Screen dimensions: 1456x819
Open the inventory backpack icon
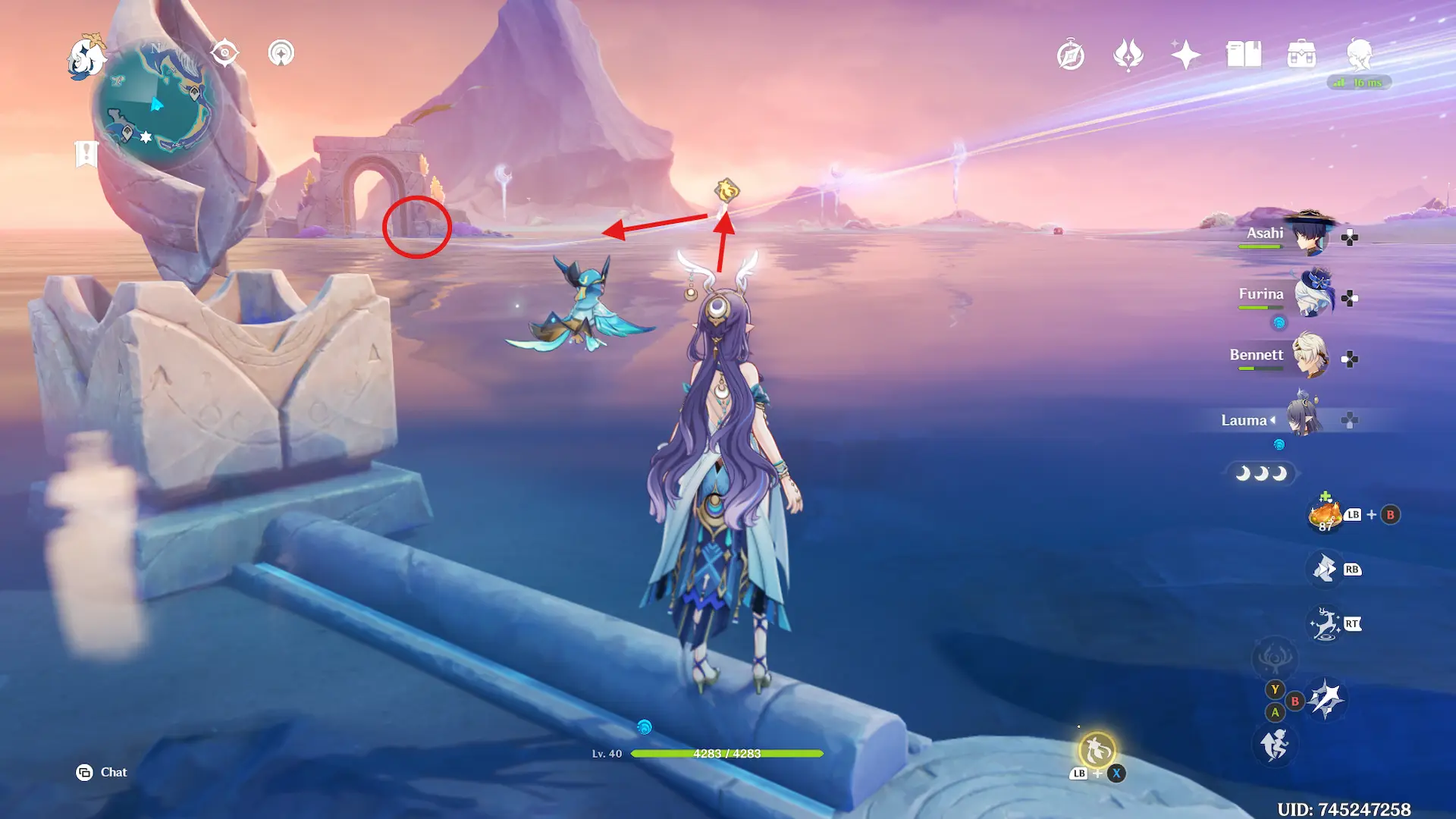pos(1301,55)
